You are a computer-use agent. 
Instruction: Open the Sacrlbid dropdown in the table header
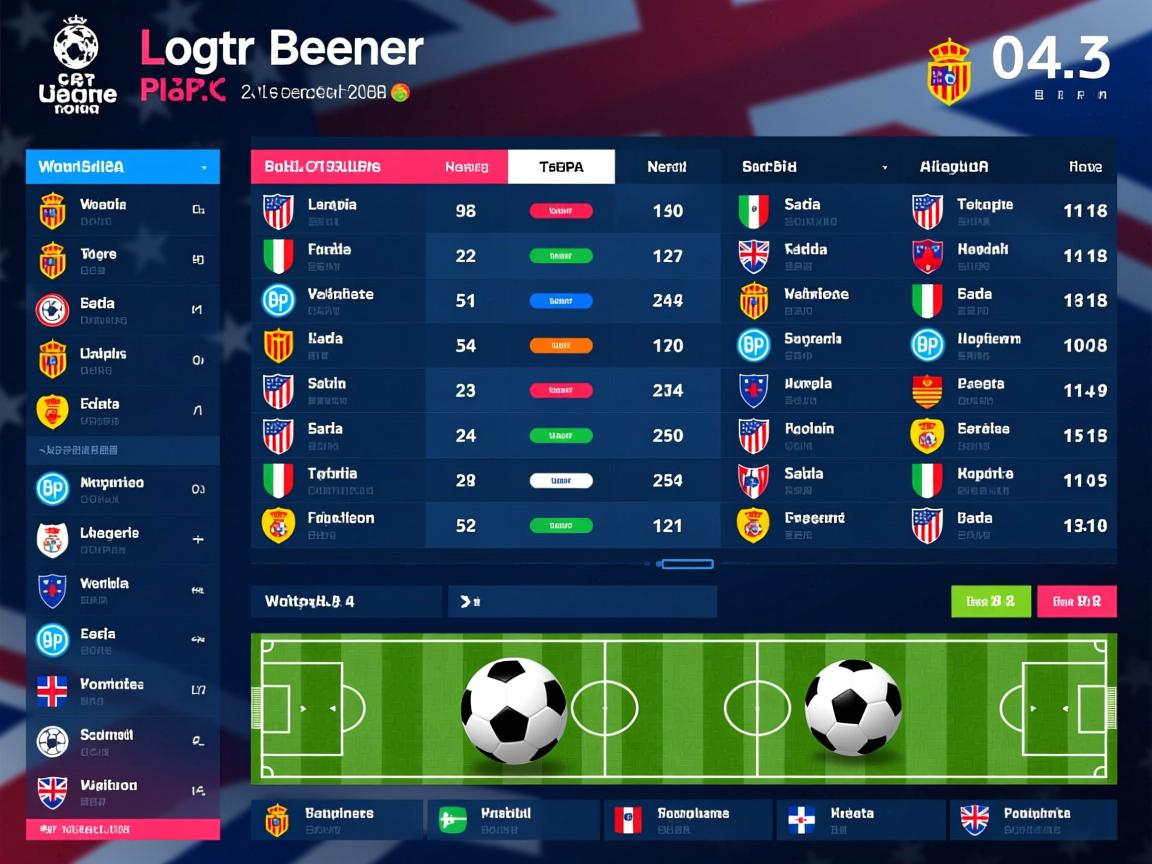pos(814,167)
